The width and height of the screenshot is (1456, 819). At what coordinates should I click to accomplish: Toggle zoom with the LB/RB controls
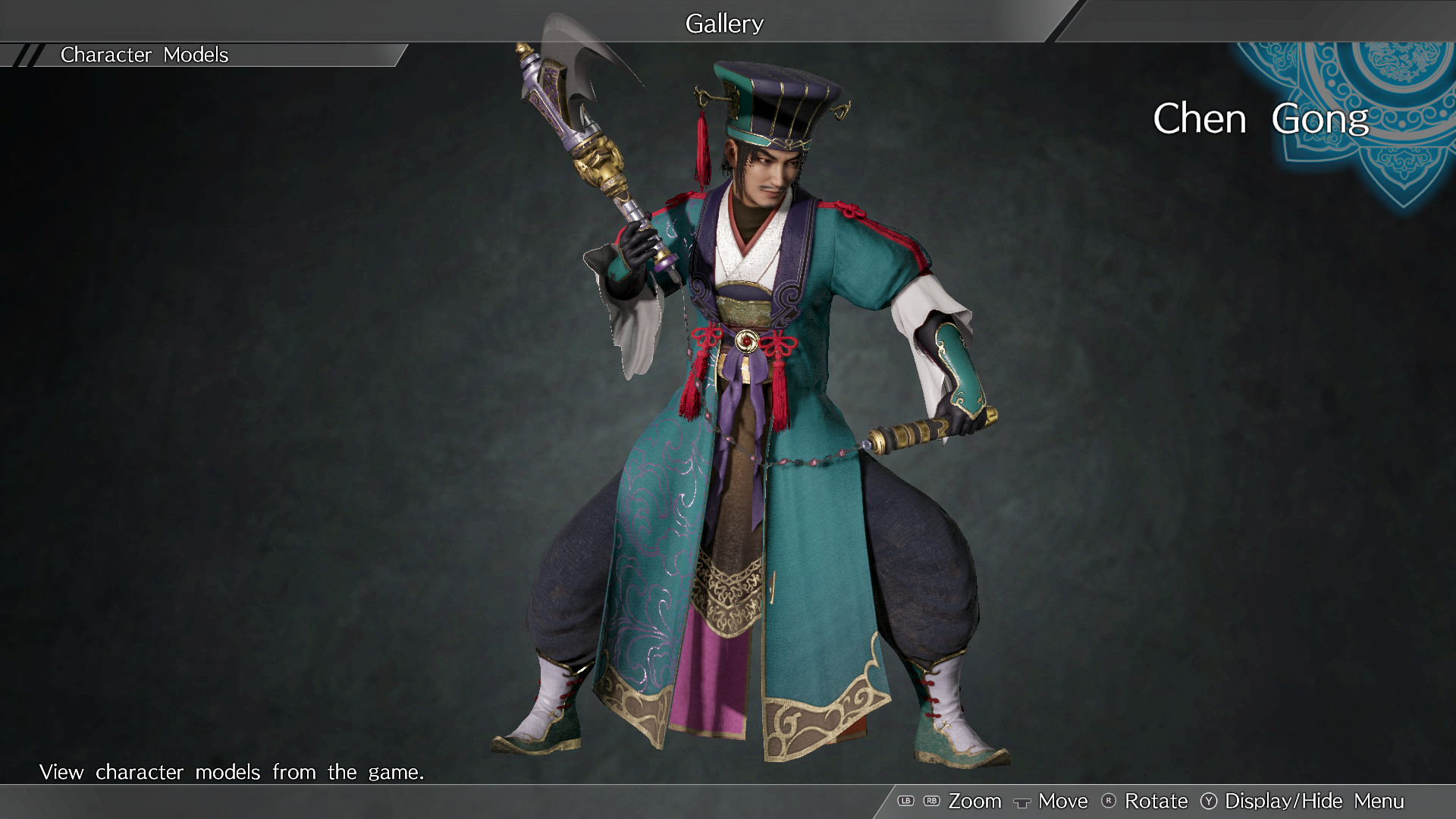[918, 802]
